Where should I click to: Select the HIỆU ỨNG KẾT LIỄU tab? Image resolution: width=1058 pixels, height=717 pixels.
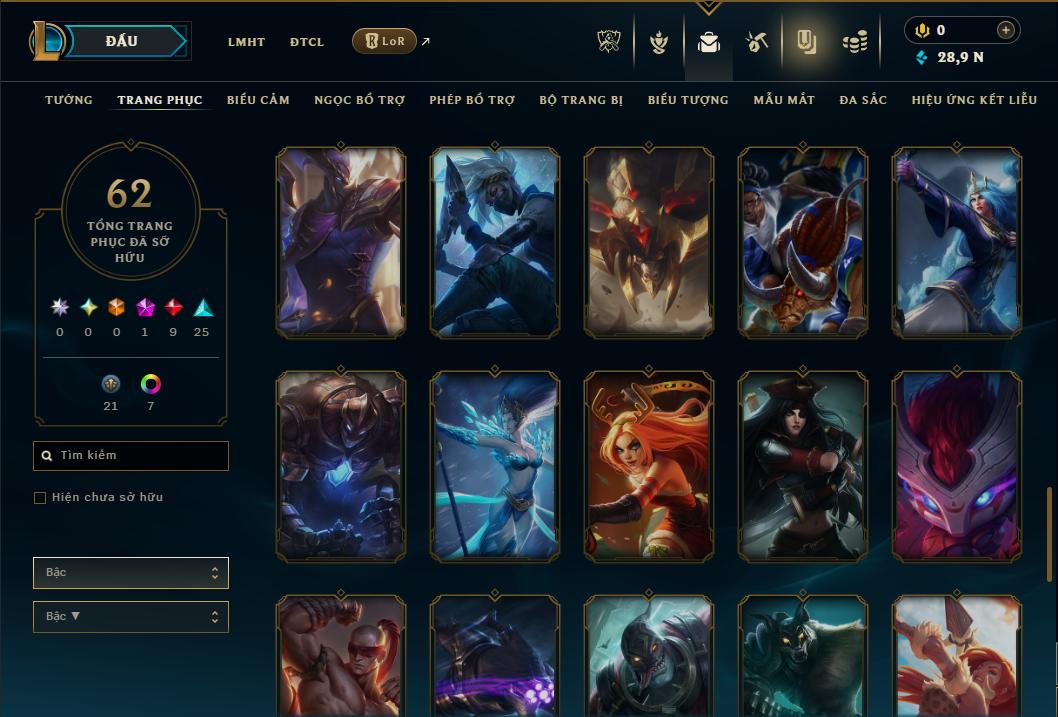click(x=972, y=100)
